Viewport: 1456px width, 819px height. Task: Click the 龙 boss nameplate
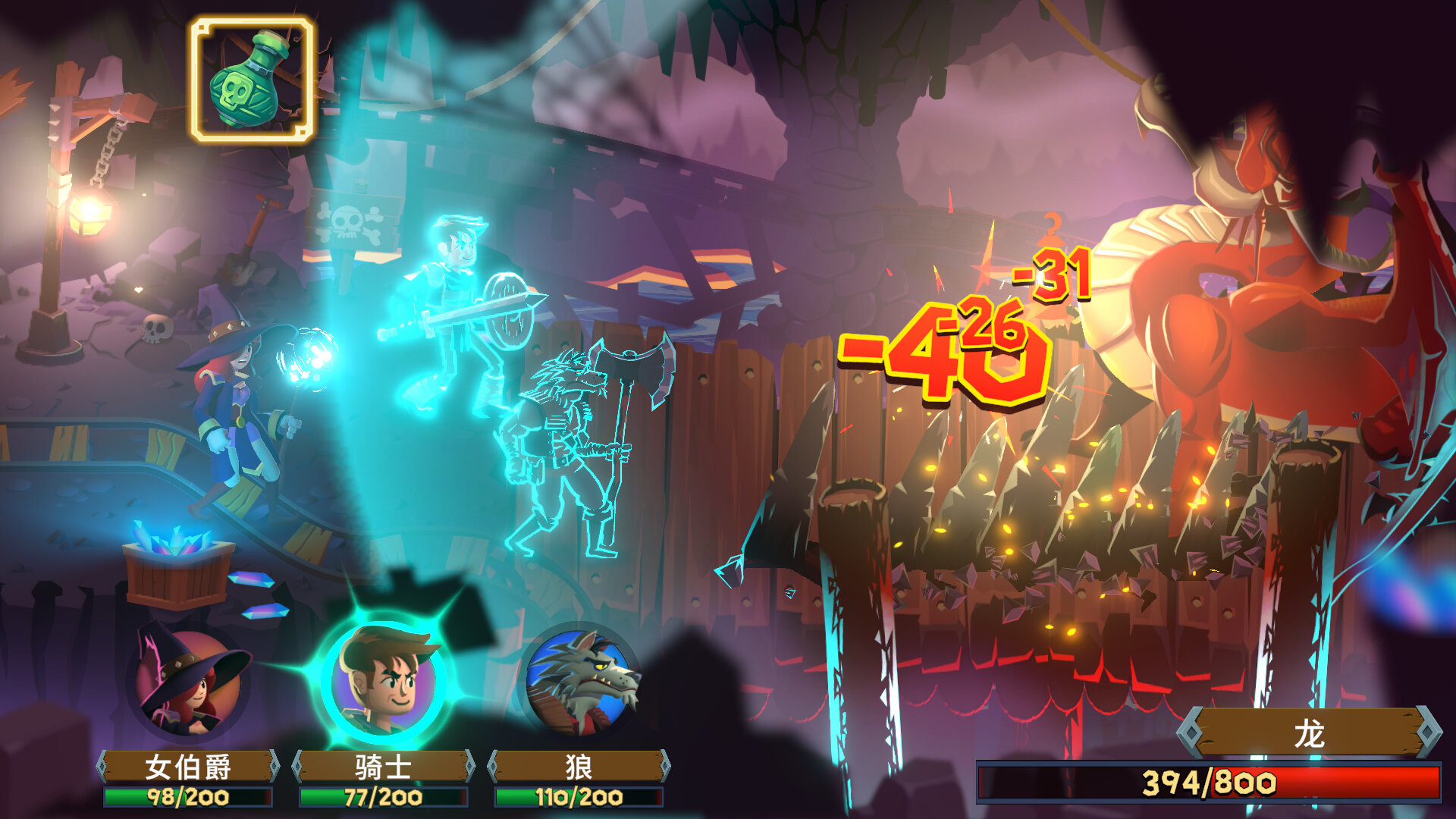(x=1308, y=730)
